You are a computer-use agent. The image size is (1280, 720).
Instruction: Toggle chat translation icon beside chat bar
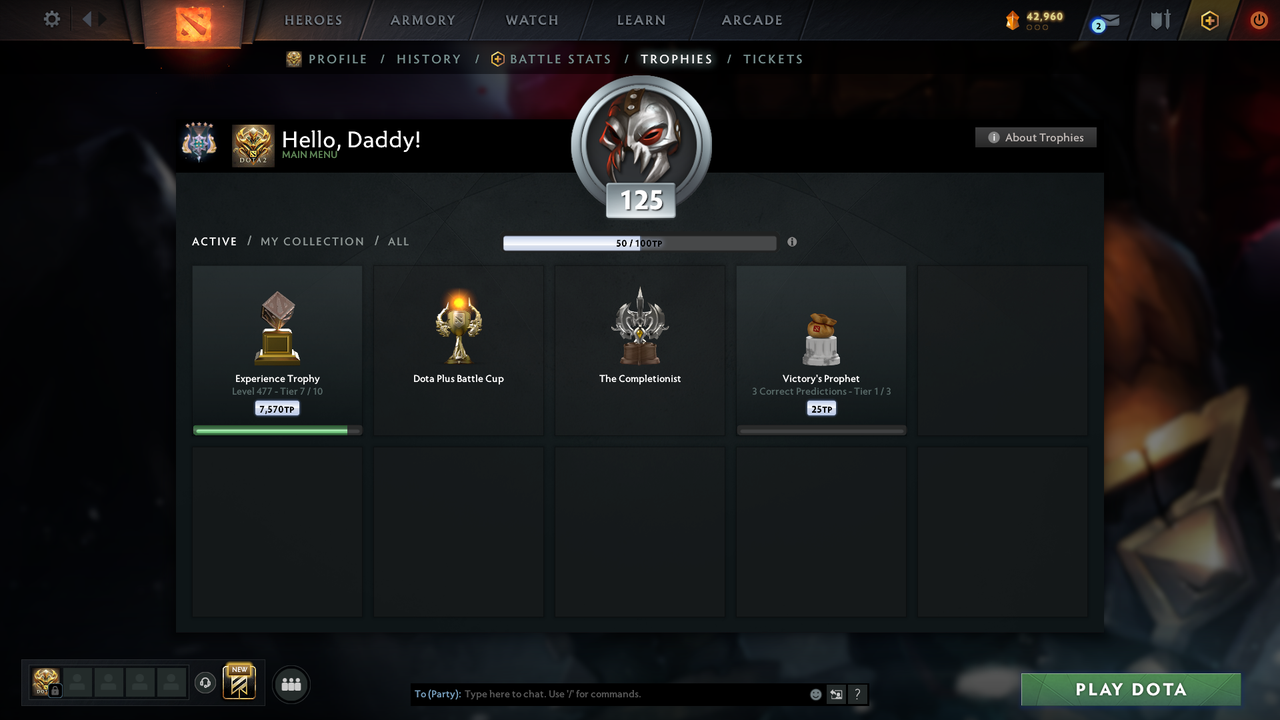click(836, 693)
